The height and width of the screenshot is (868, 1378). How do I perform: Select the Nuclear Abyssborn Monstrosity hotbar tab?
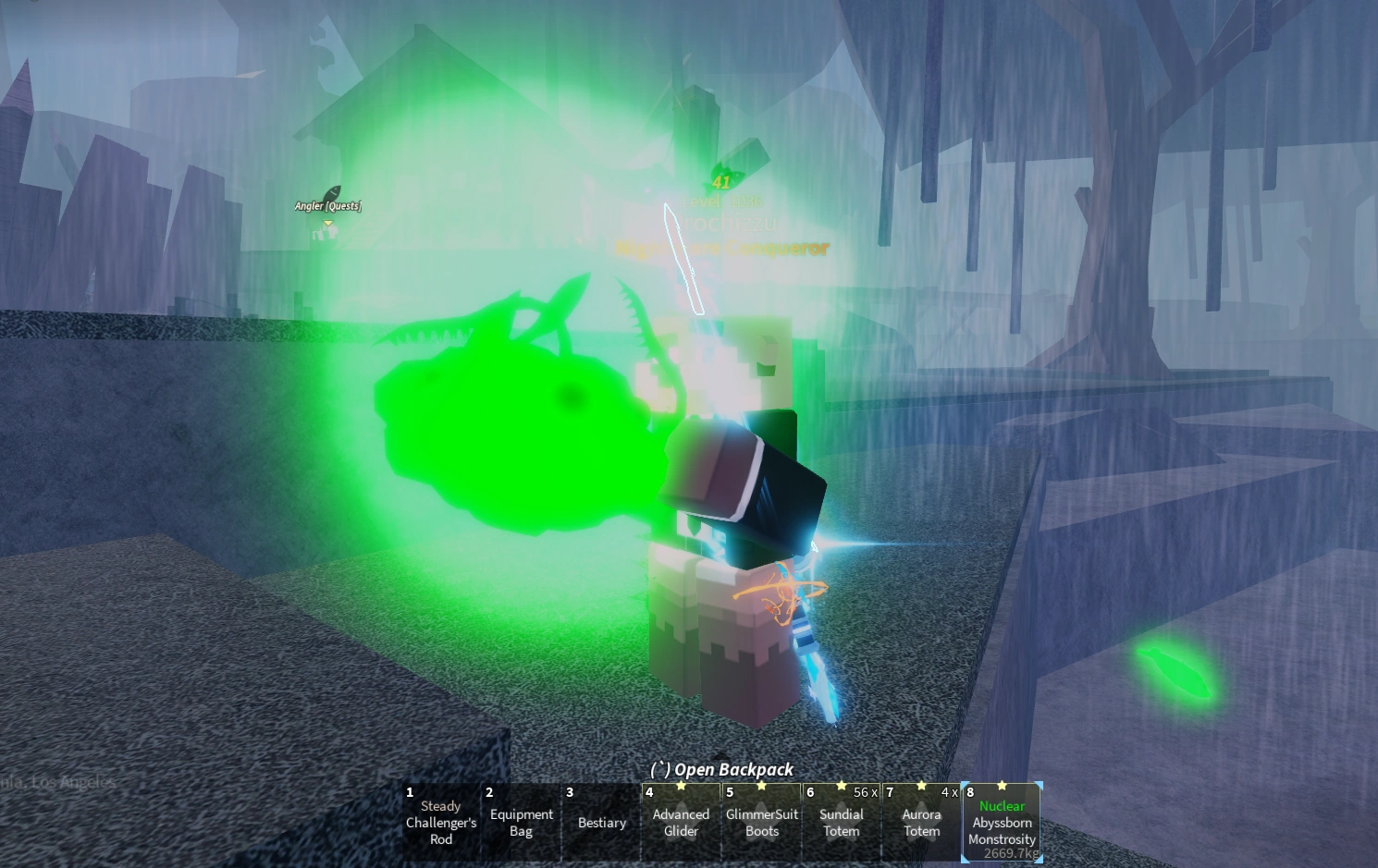pyautogui.click(x=1002, y=823)
